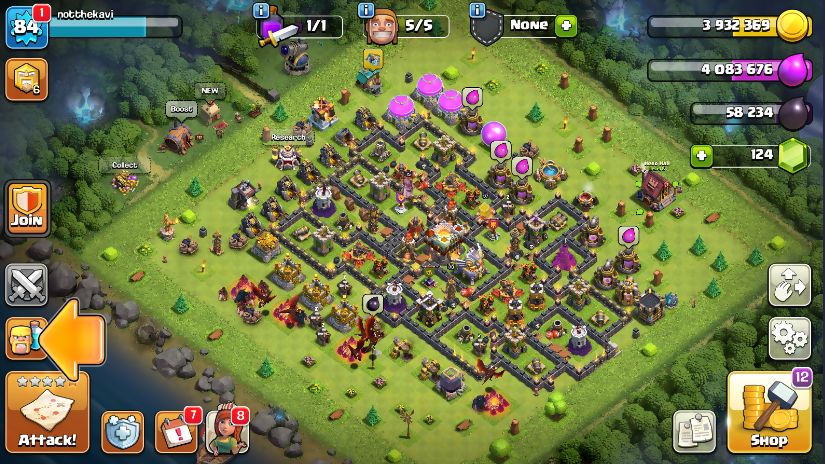The width and height of the screenshot is (825, 464).
Task: Show info for the shield status
Action: click(476, 10)
